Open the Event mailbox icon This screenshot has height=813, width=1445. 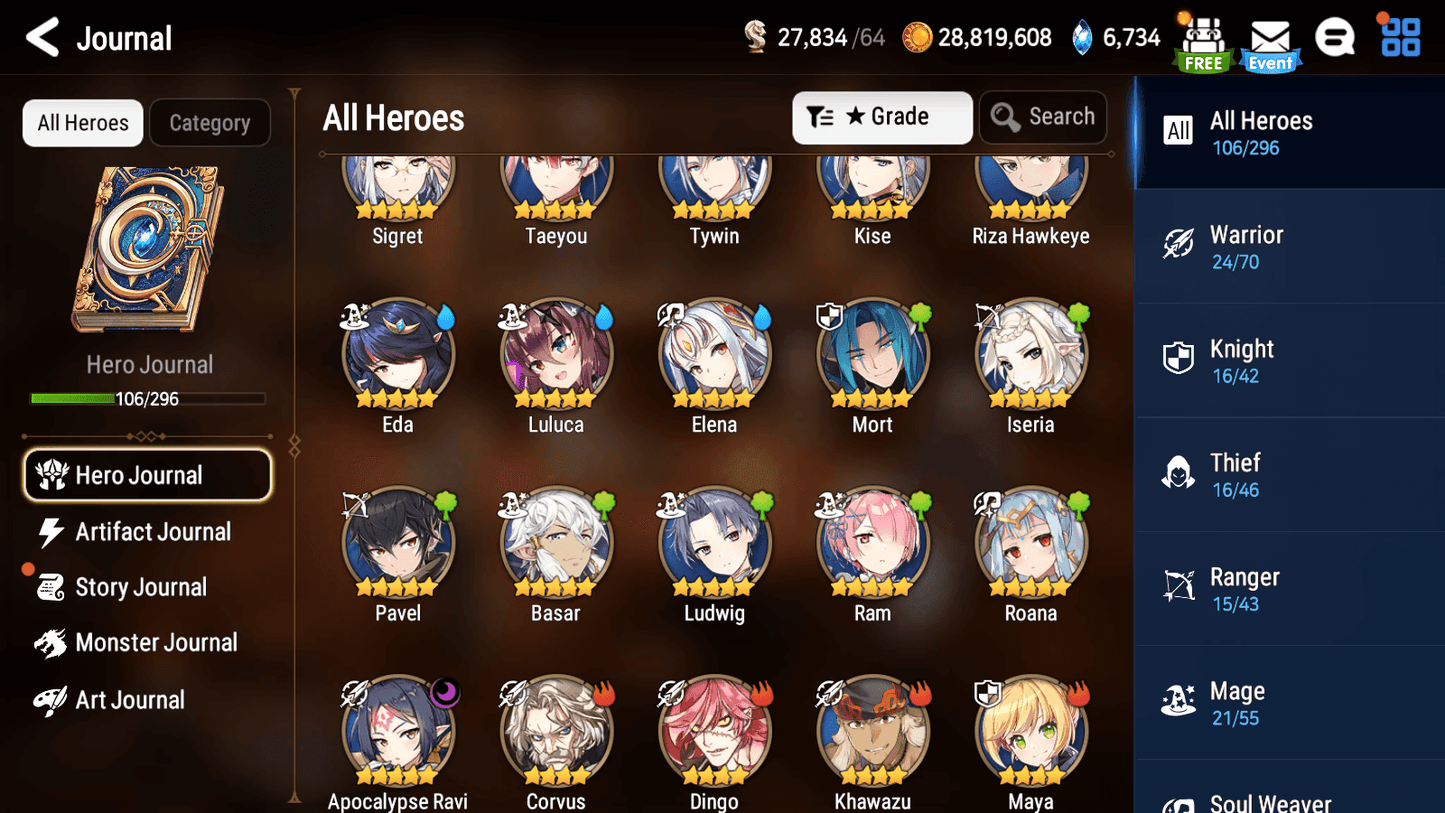1269,38
